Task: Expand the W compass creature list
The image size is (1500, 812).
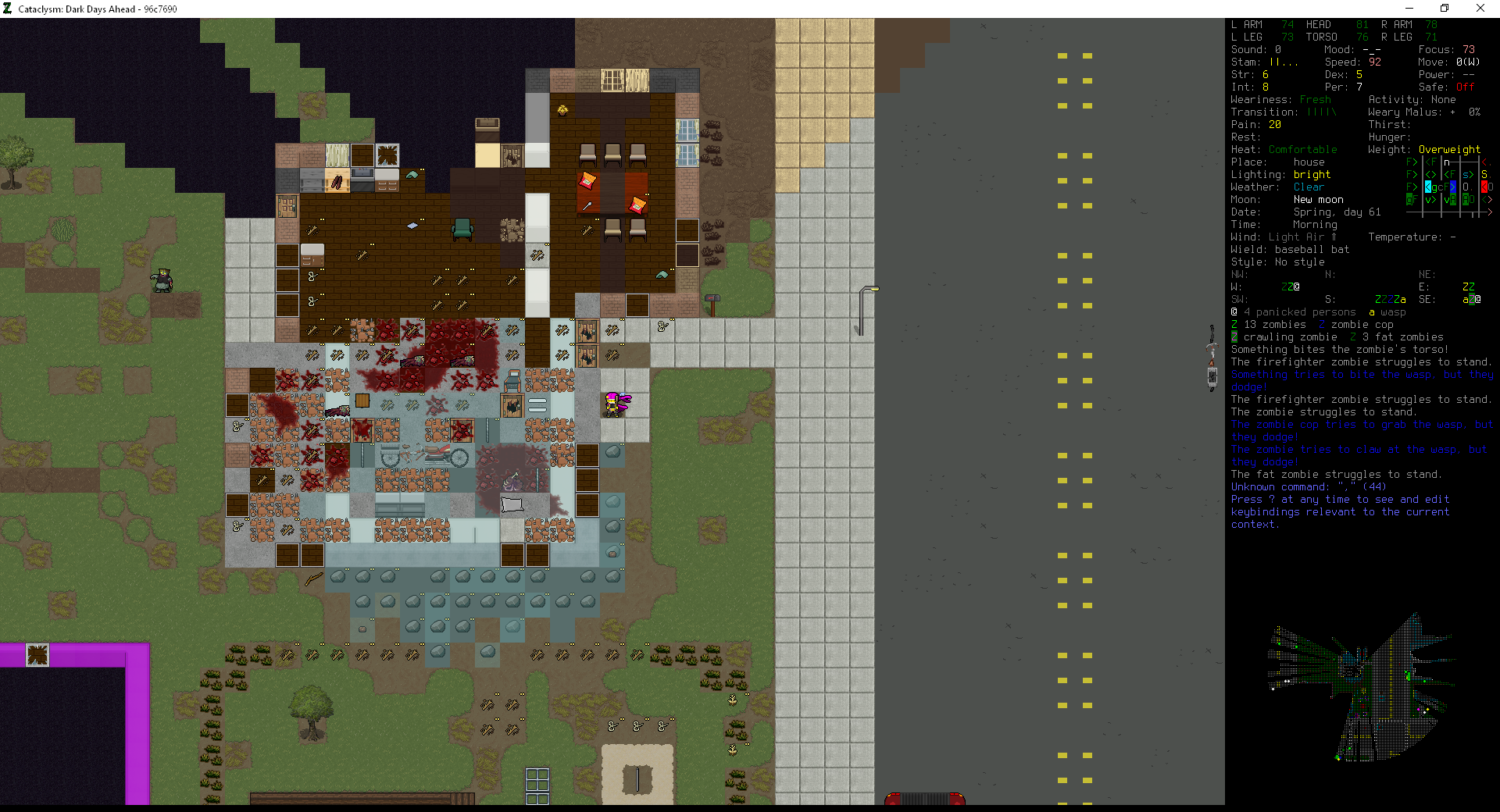Action: tap(1290, 287)
